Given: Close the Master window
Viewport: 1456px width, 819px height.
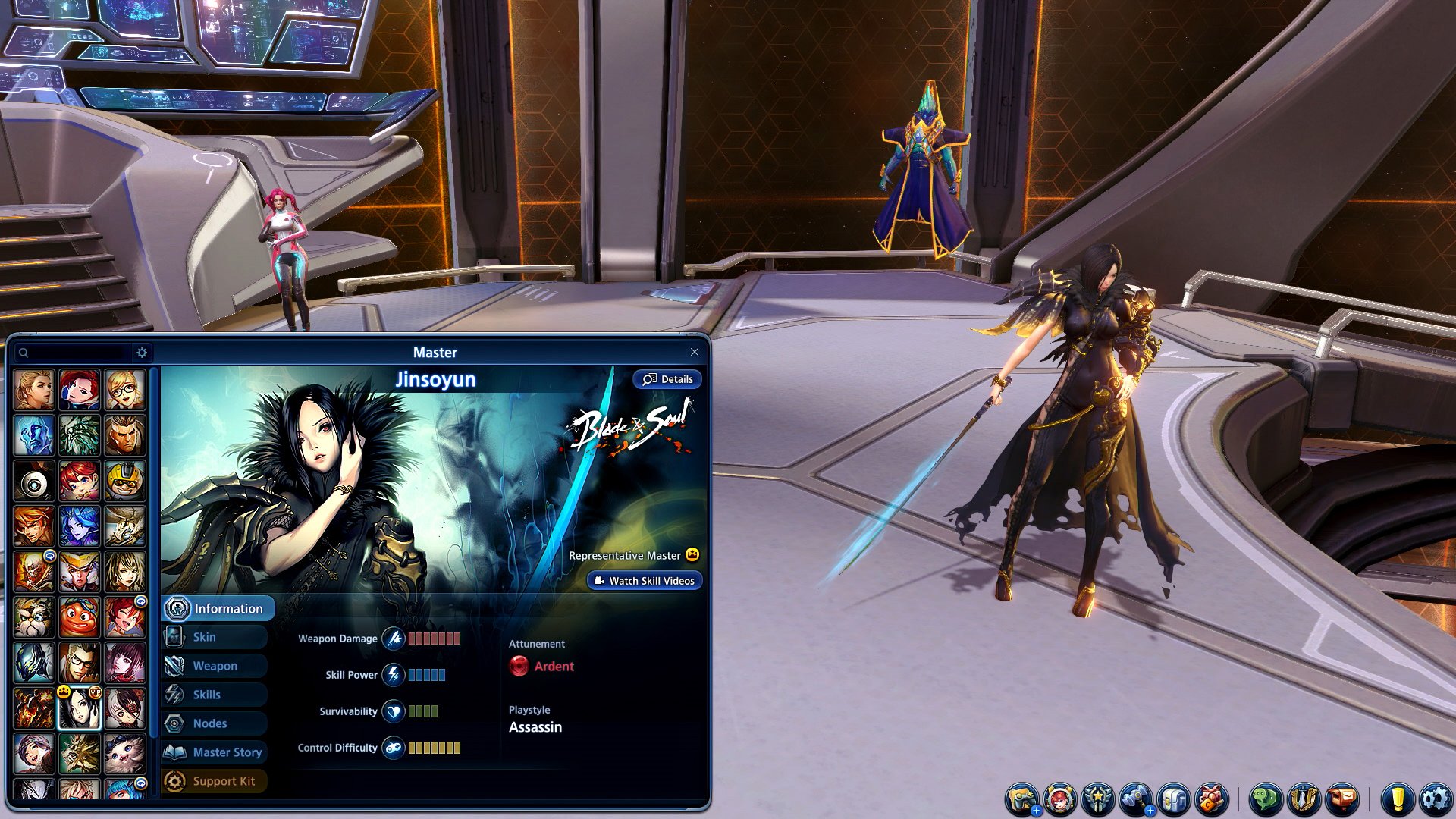Looking at the screenshot, I should [694, 352].
